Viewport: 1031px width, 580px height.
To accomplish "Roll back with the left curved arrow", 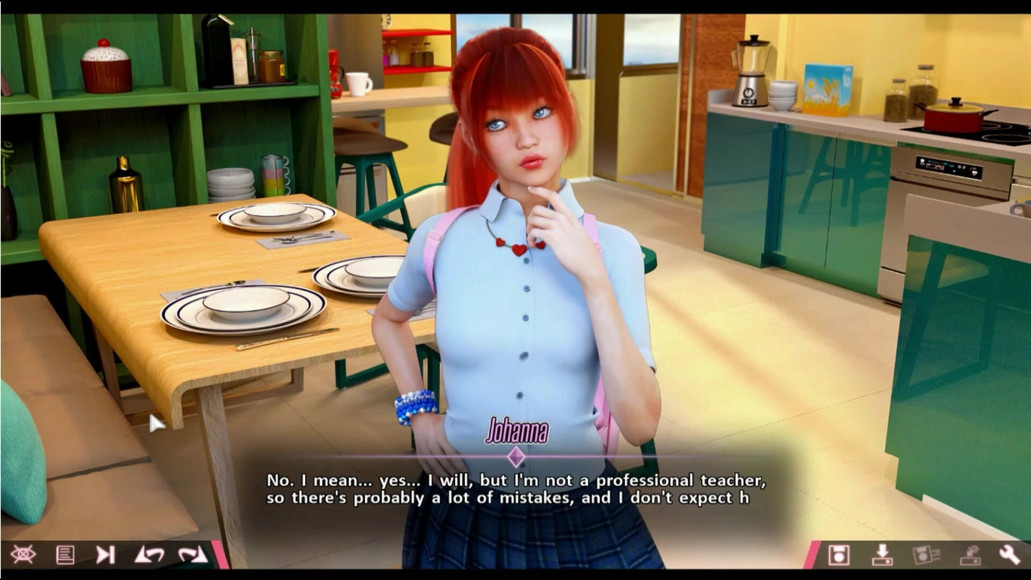I will (149, 554).
